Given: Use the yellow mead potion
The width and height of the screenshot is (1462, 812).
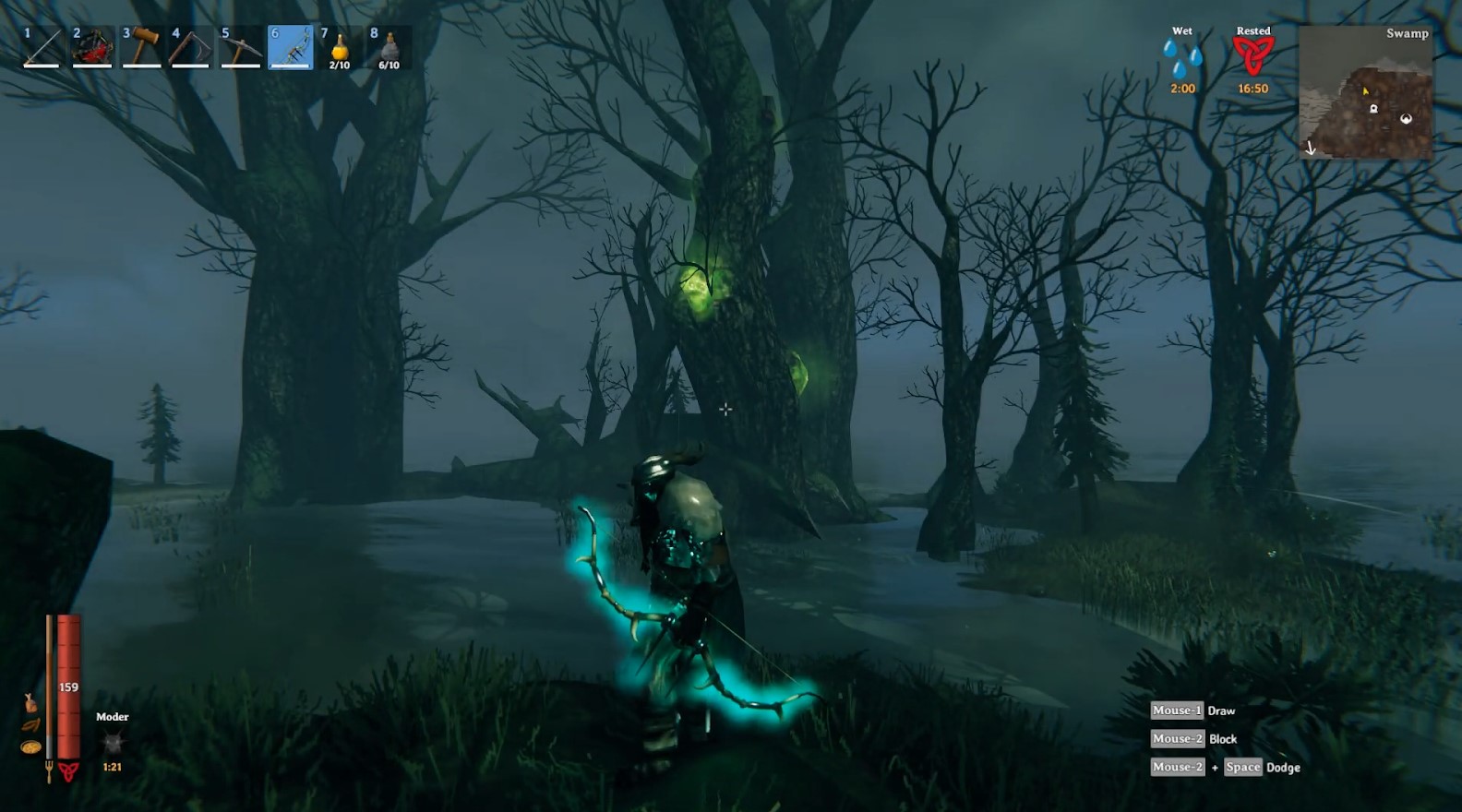Looking at the screenshot, I should tap(340, 47).
